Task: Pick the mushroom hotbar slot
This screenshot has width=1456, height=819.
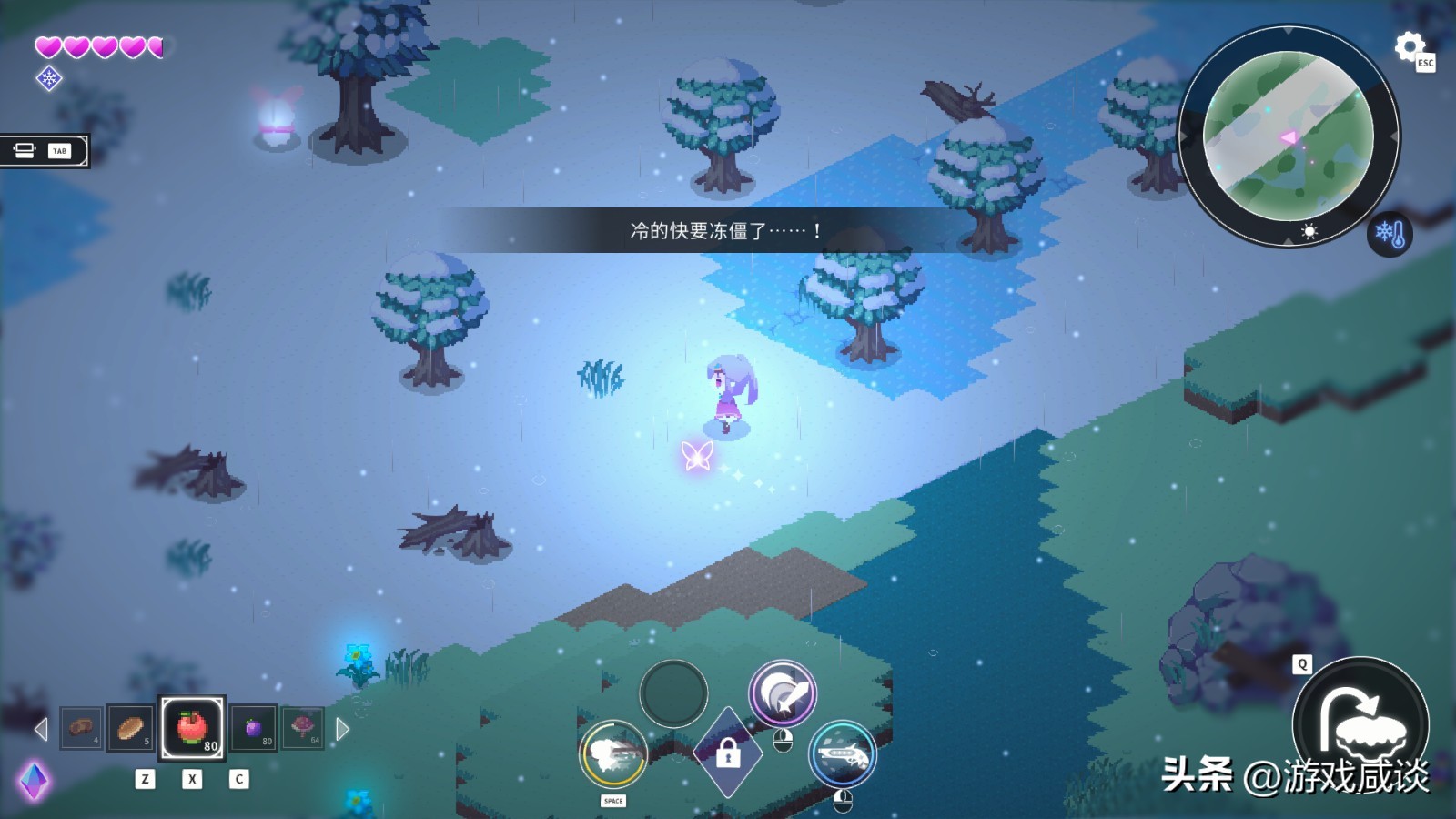Action: (302, 728)
